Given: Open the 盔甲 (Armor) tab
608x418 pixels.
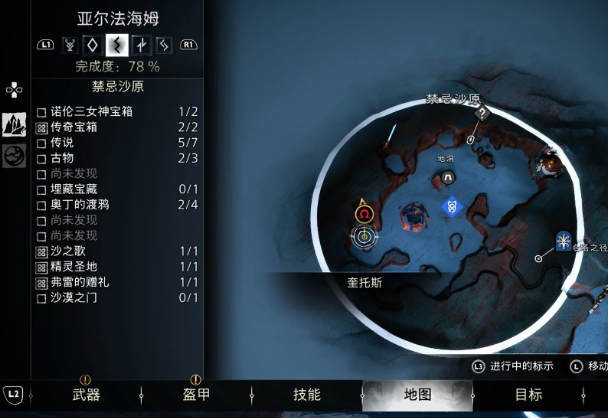Looking at the screenshot, I should 196,395.
